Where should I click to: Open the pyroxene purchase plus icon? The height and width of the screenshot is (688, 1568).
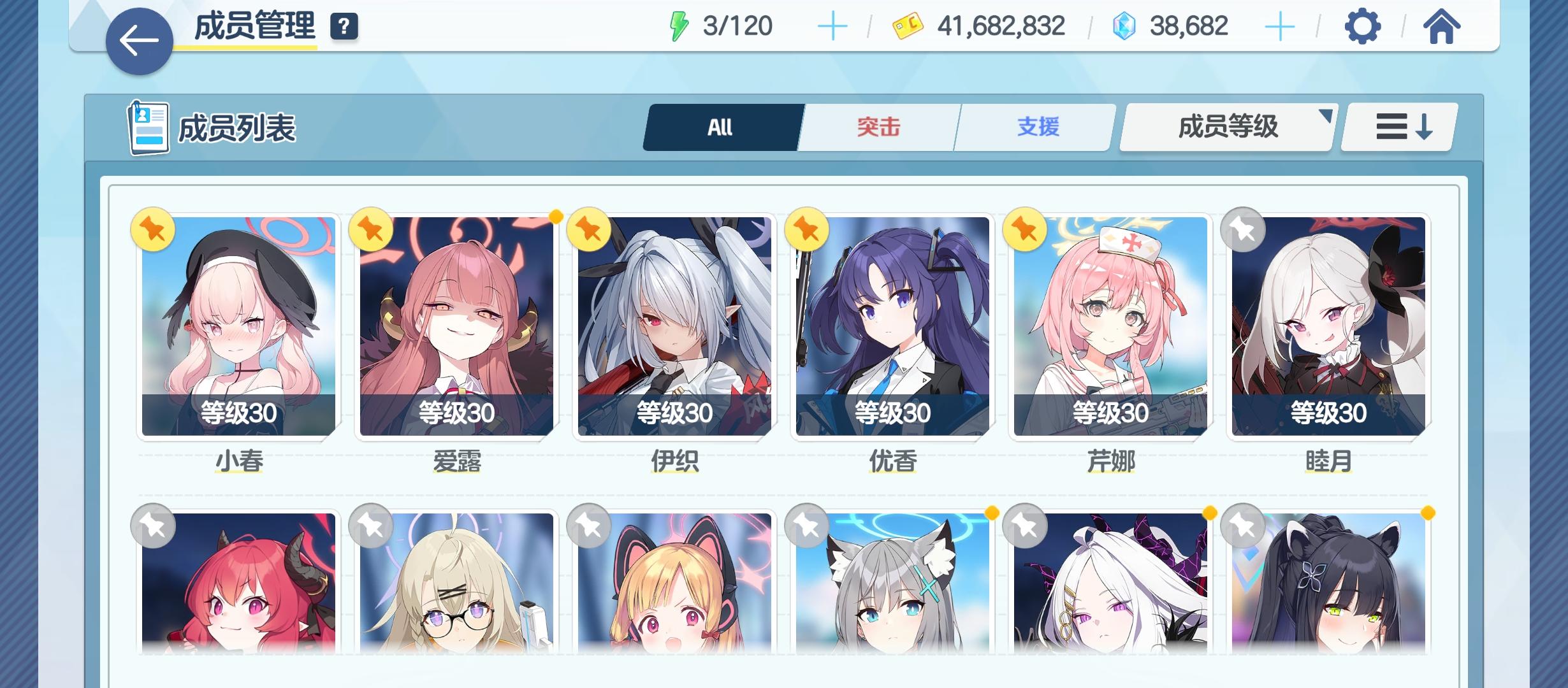pos(1281,25)
